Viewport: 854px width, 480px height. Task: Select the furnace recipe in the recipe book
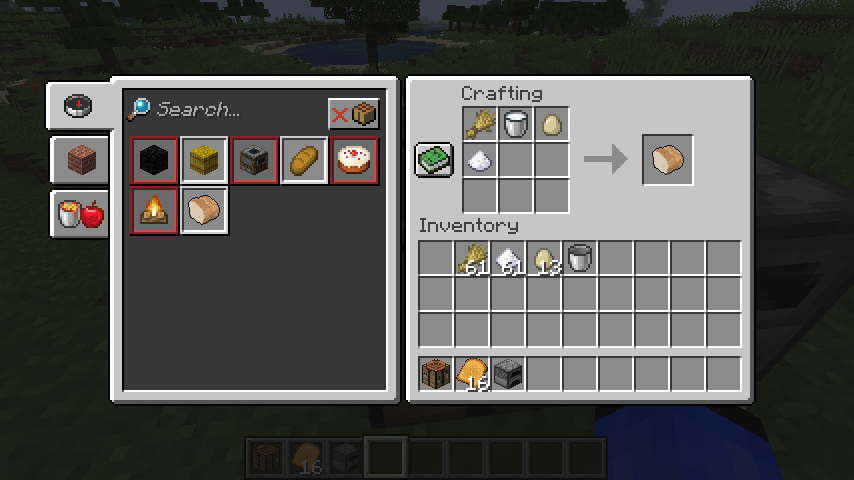point(255,161)
